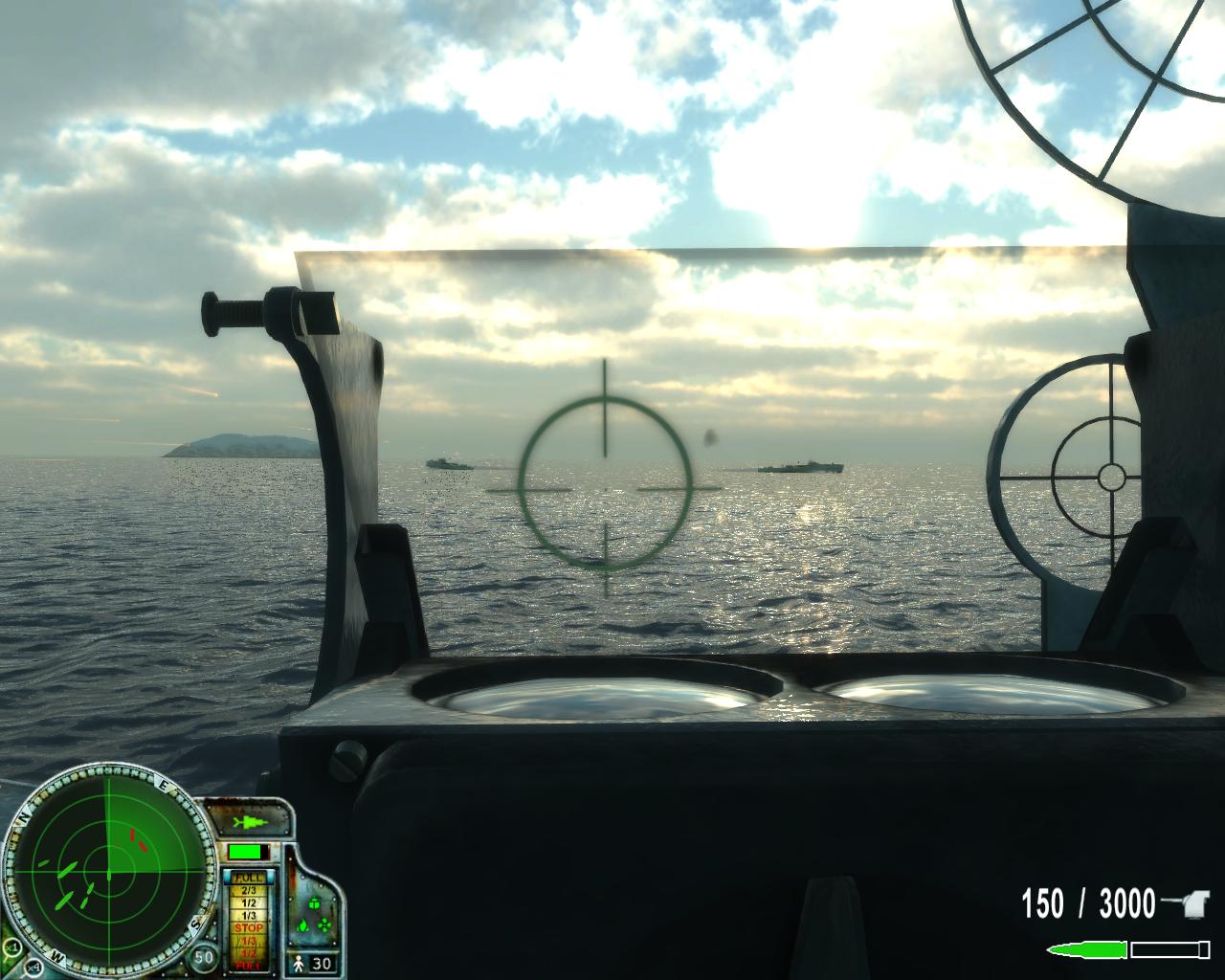Select black FULL ahead on telegraph
The width and height of the screenshot is (1225, 980).
(249, 878)
